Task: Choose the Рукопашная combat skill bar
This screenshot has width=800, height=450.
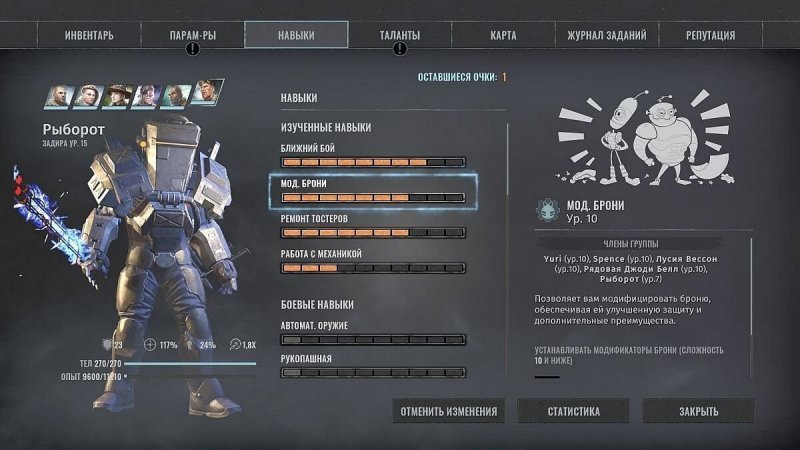Action: (373, 372)
